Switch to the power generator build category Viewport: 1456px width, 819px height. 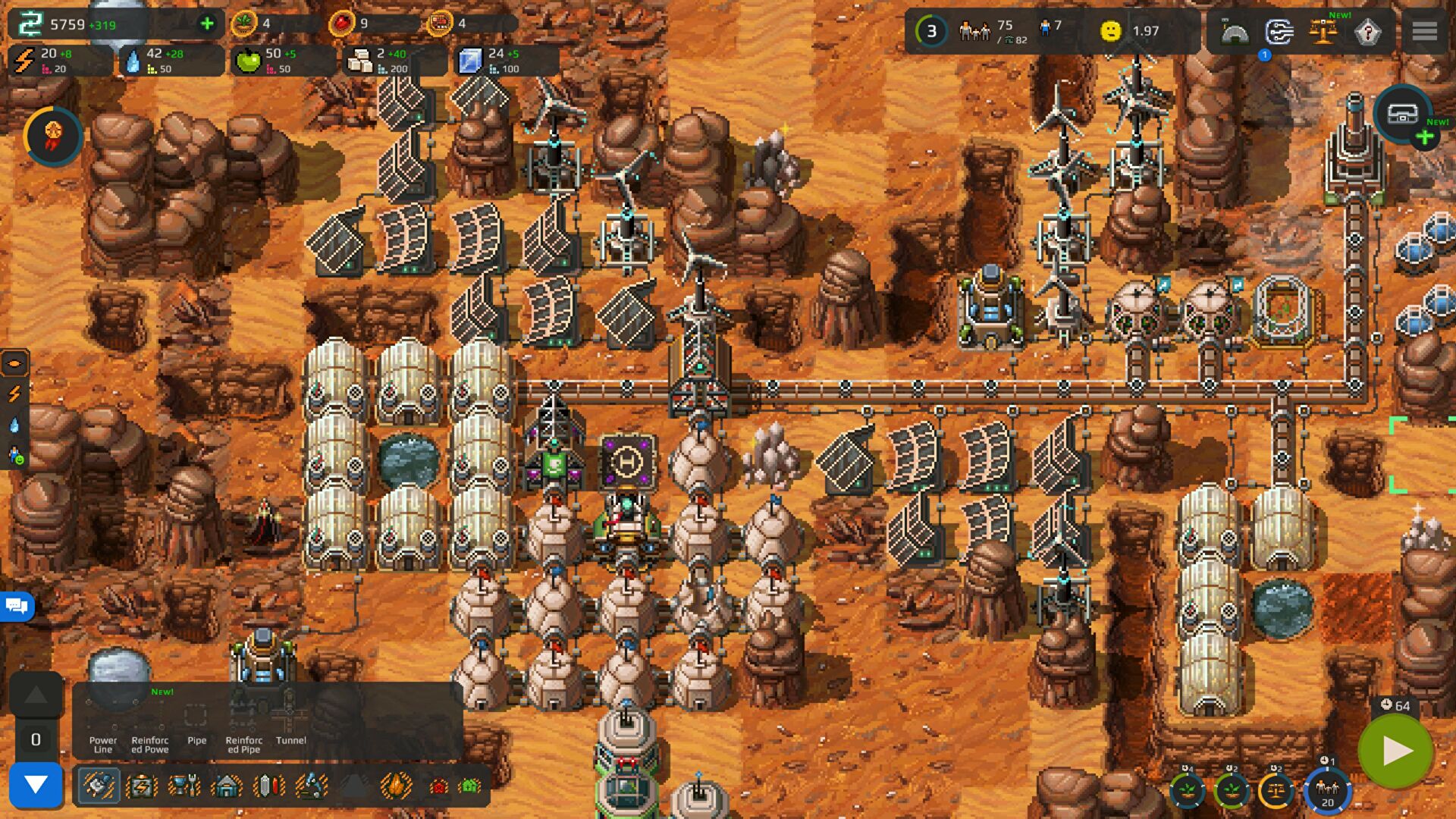point(142,786)
